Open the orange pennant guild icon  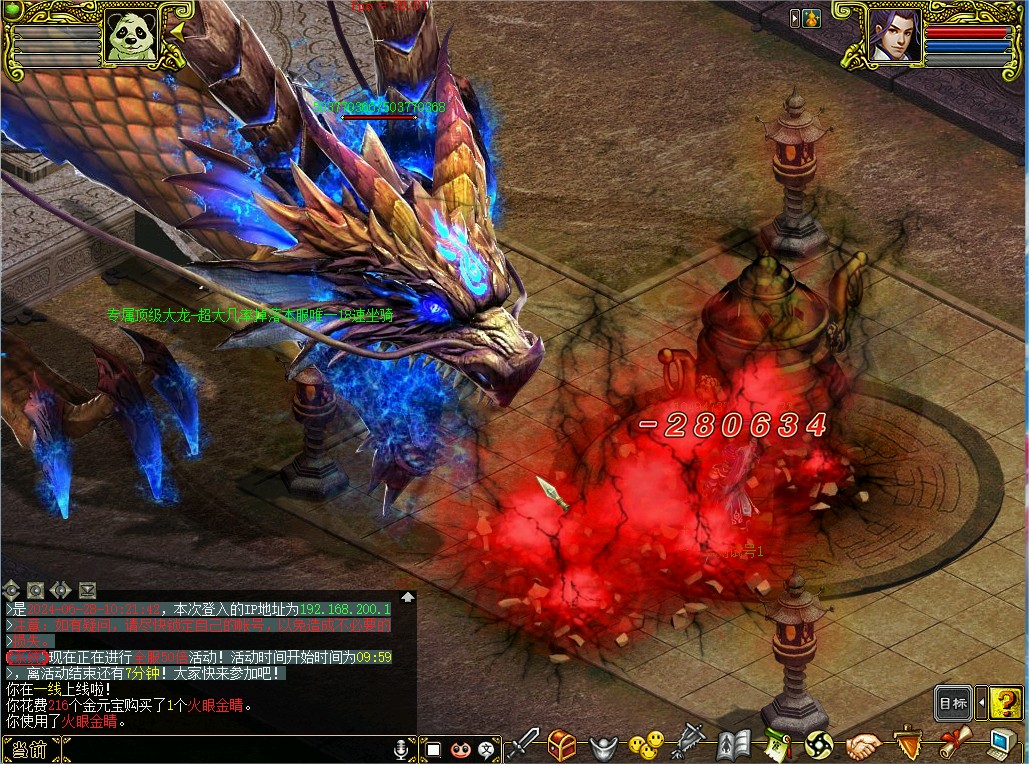[x=908, y=745]
